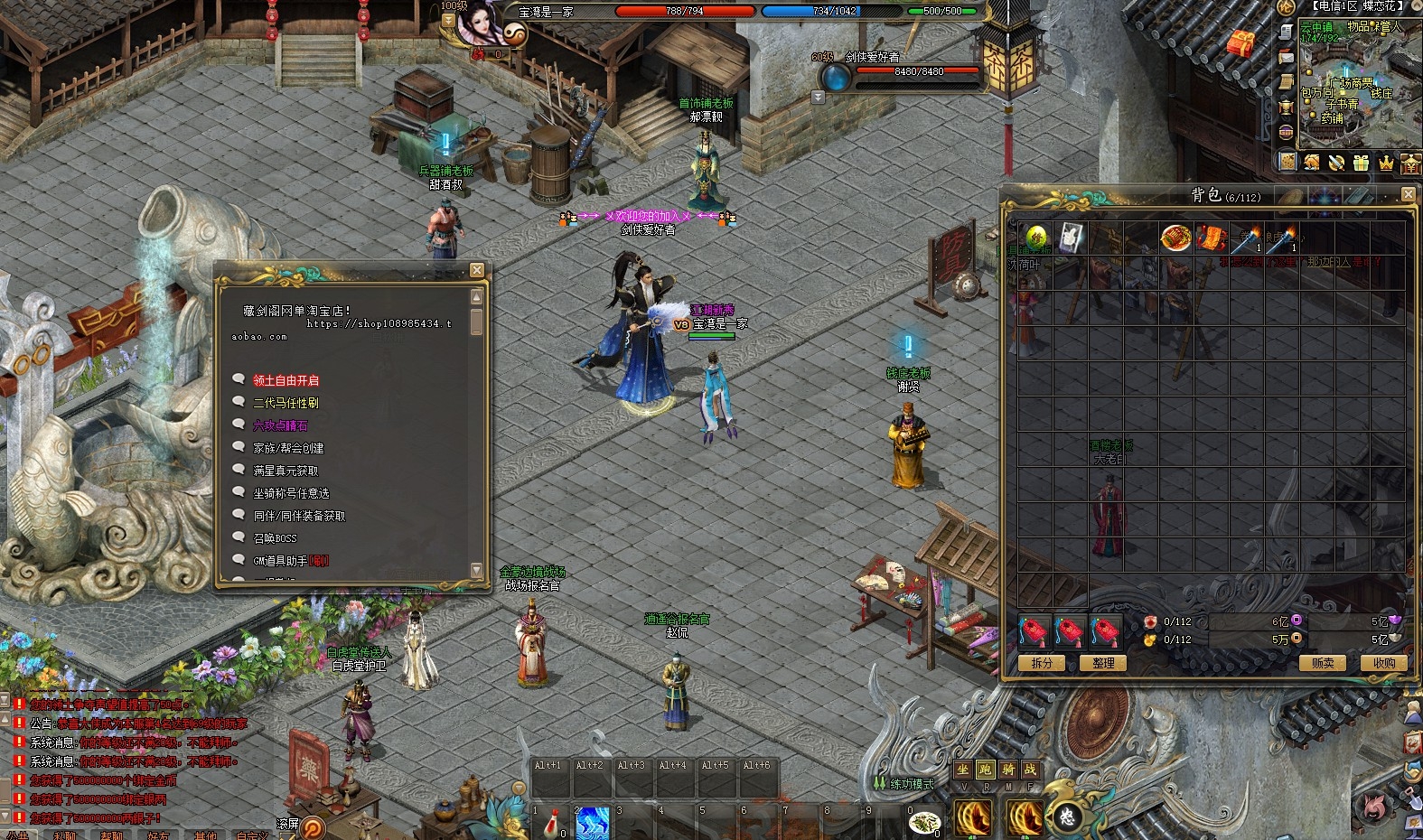The height and width of the screenshot is (840, 1423).
Task: Open the 家族/帮会创建 option
Action: click(x=288, y=448)
